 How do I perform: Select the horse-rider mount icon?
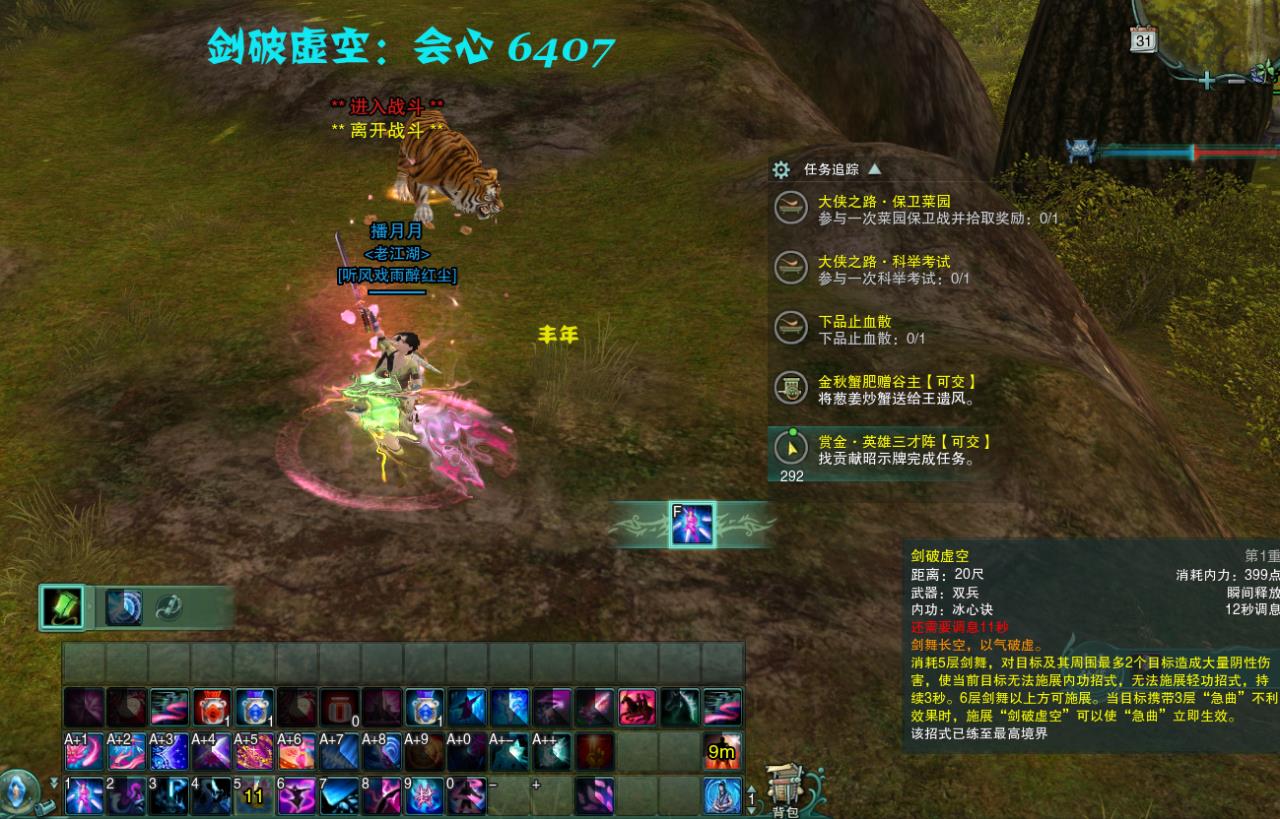[x=637, y=707]
